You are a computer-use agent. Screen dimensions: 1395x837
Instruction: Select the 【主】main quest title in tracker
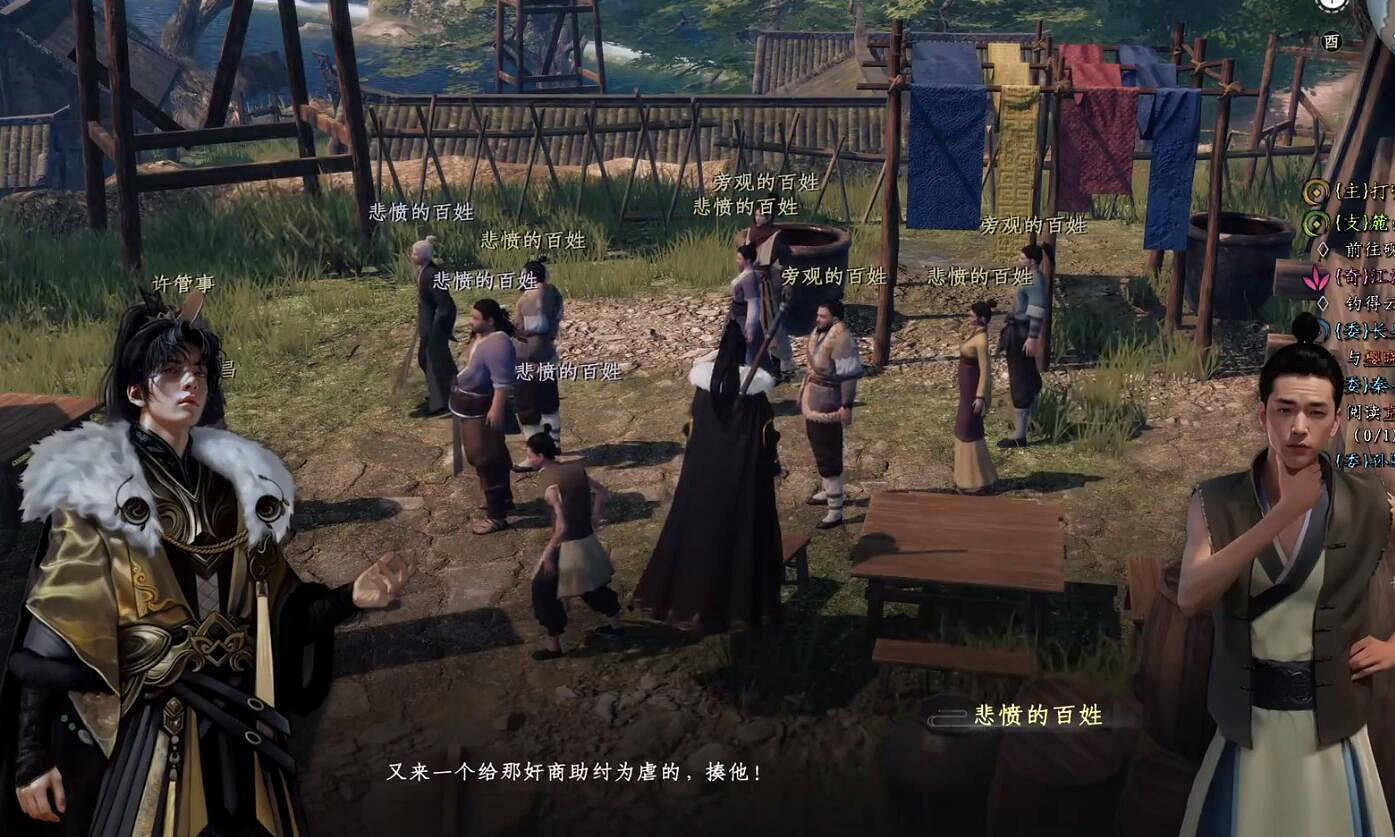(1355, 194)
